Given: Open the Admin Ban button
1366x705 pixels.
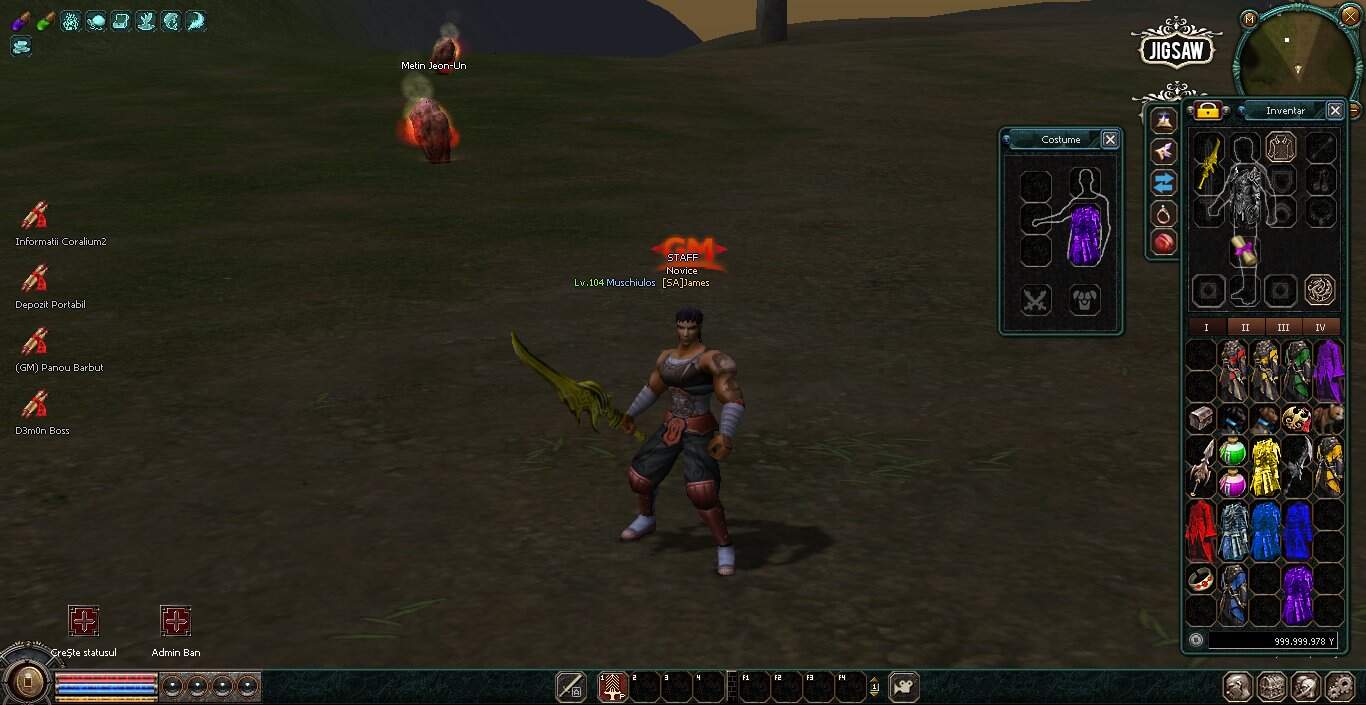Looking at the screenshot, I should 175,622.
